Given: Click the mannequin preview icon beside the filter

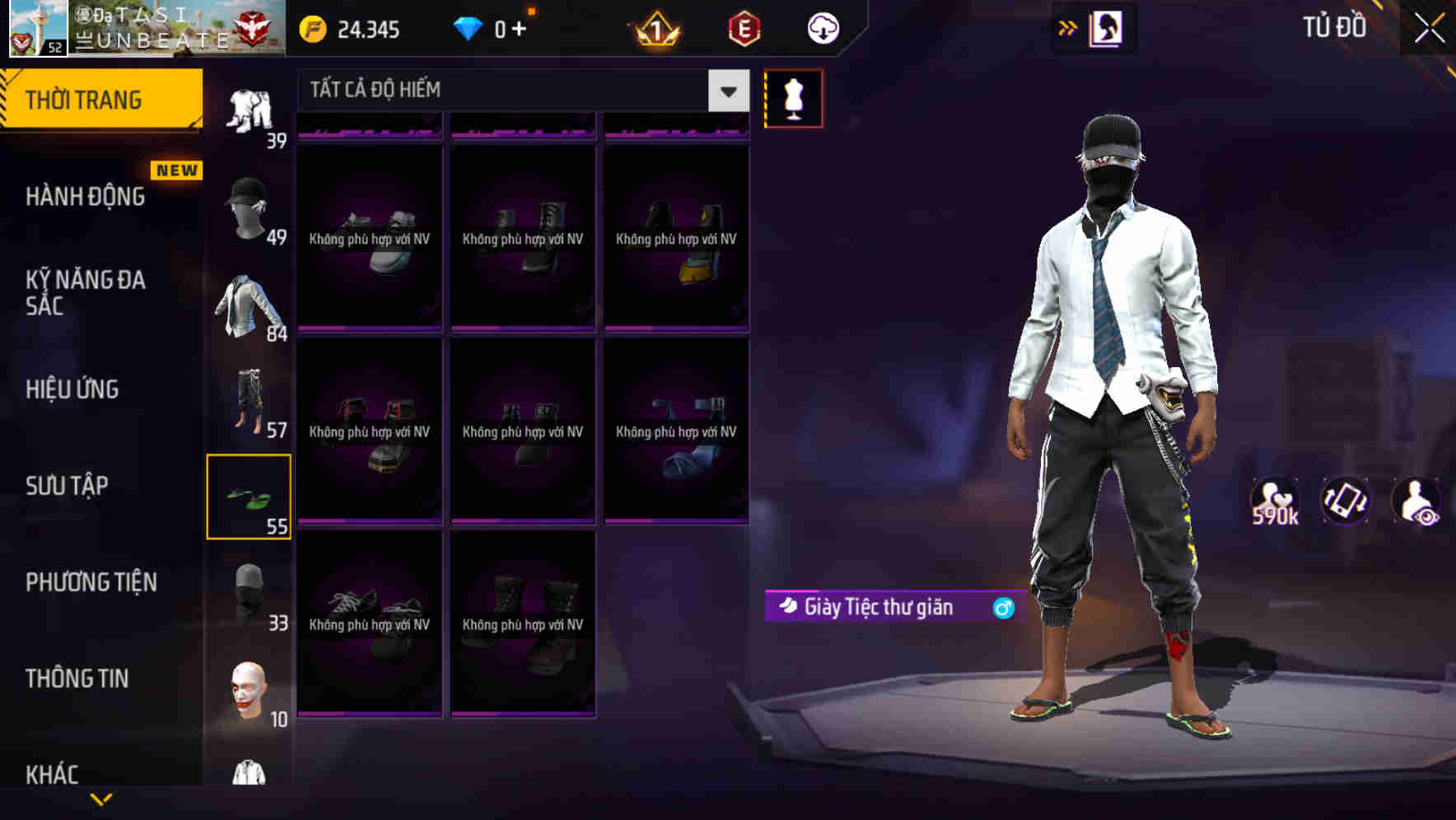Looking at the screenshot, I should click(793, 98).
